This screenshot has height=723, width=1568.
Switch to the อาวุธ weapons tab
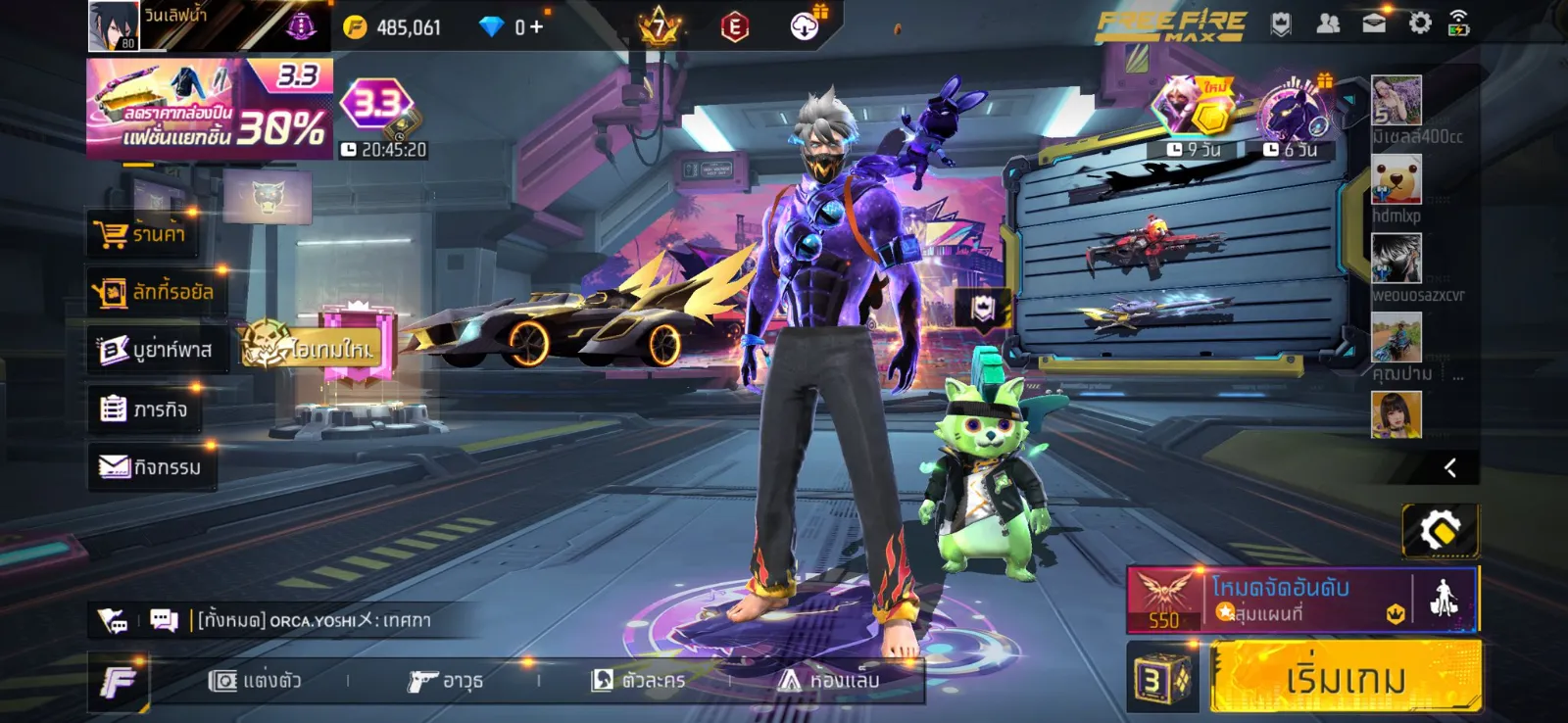tap(446, 680)
